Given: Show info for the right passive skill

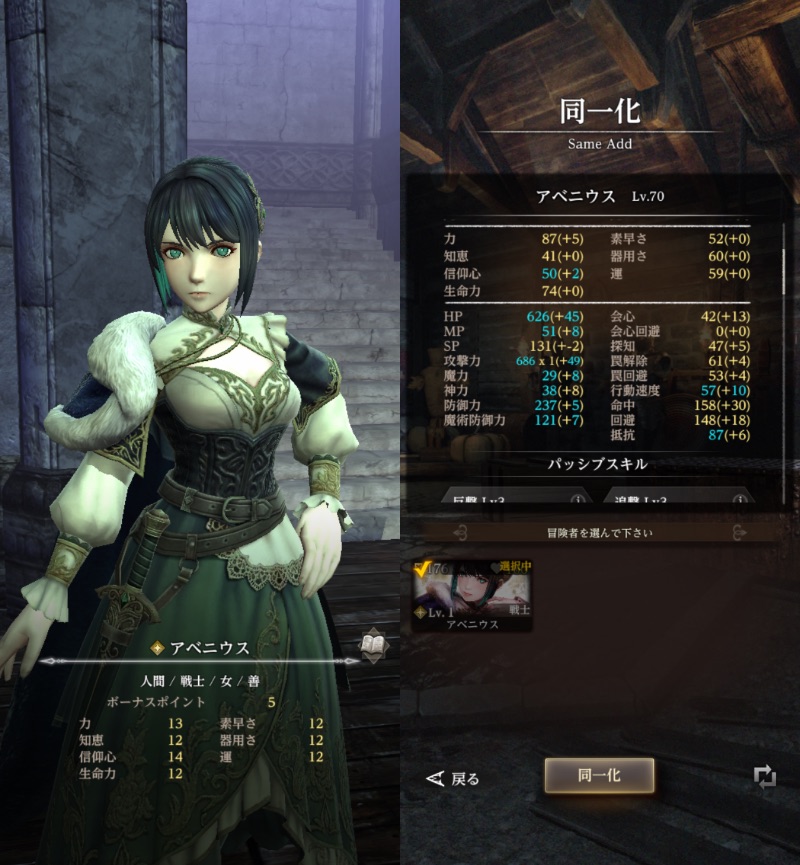Looking at the screenshot, I should pyautogui.click(x=737, y=499).
